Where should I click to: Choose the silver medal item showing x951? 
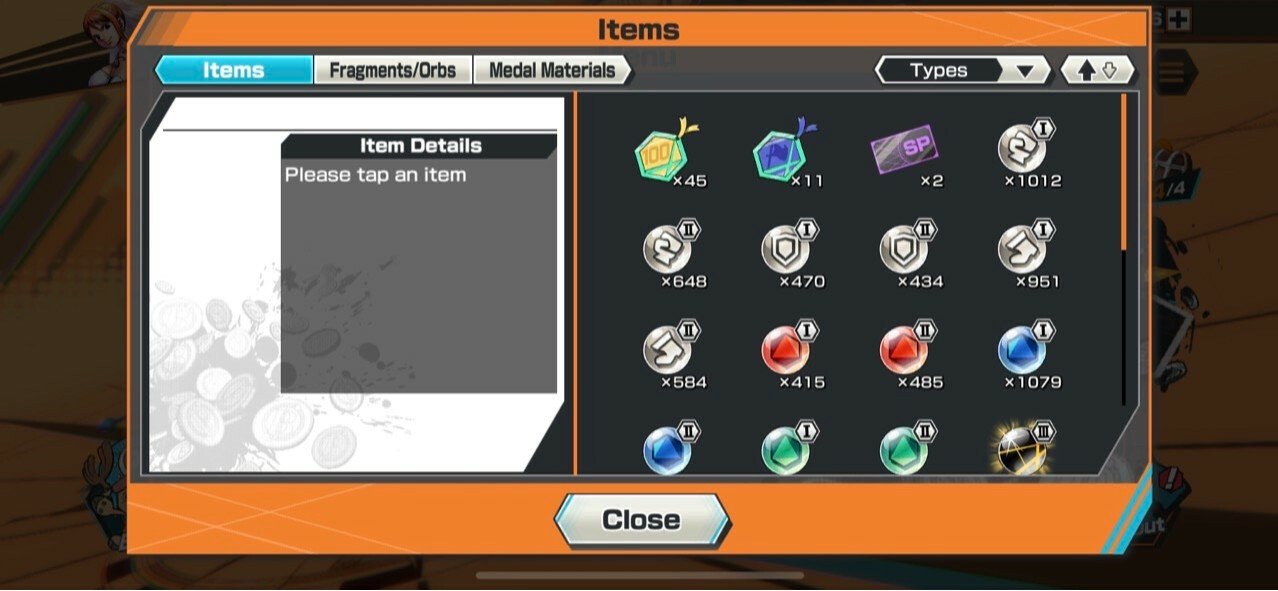1023,252
